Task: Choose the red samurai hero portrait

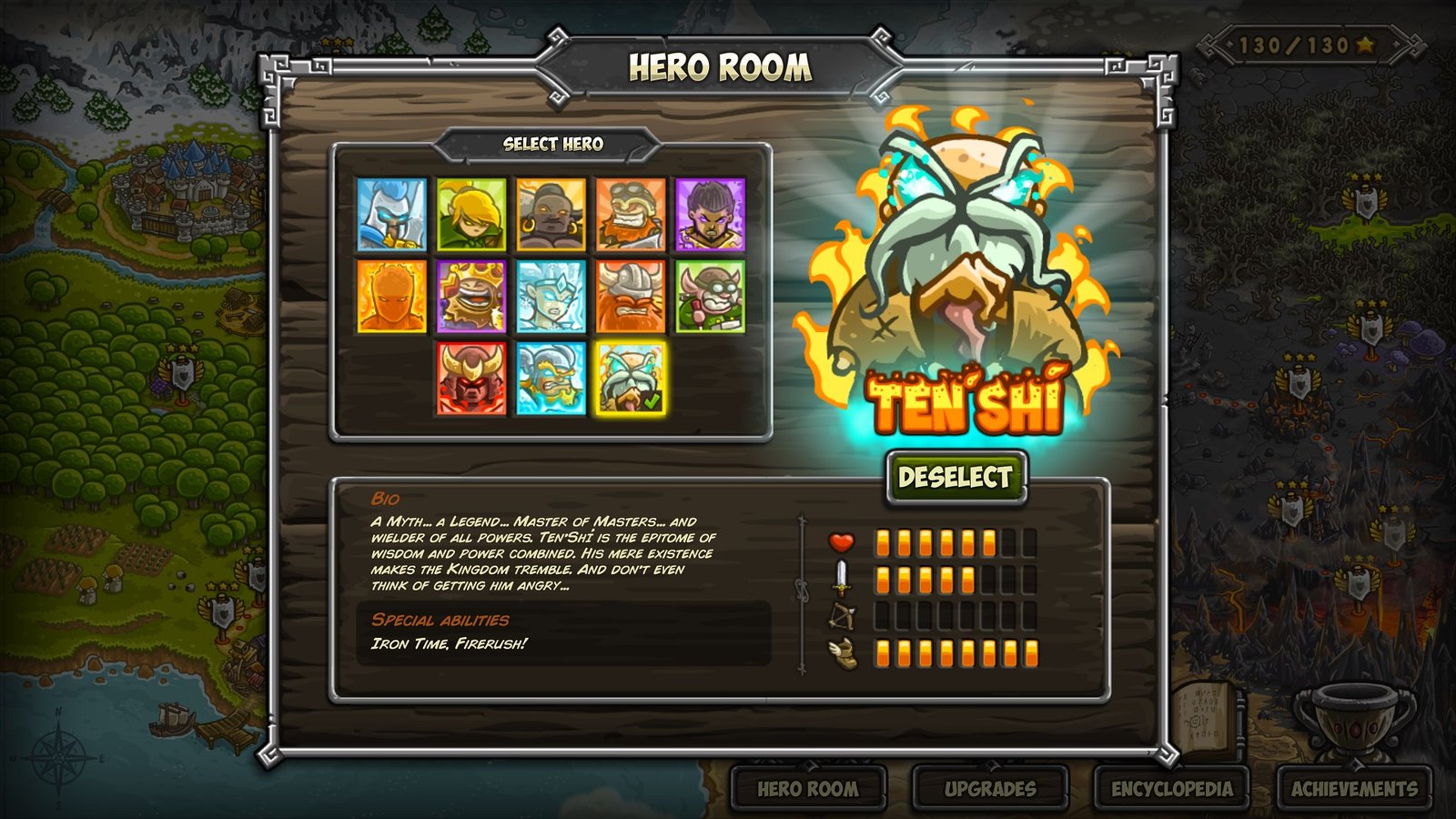Action: (x=471, y=379)
